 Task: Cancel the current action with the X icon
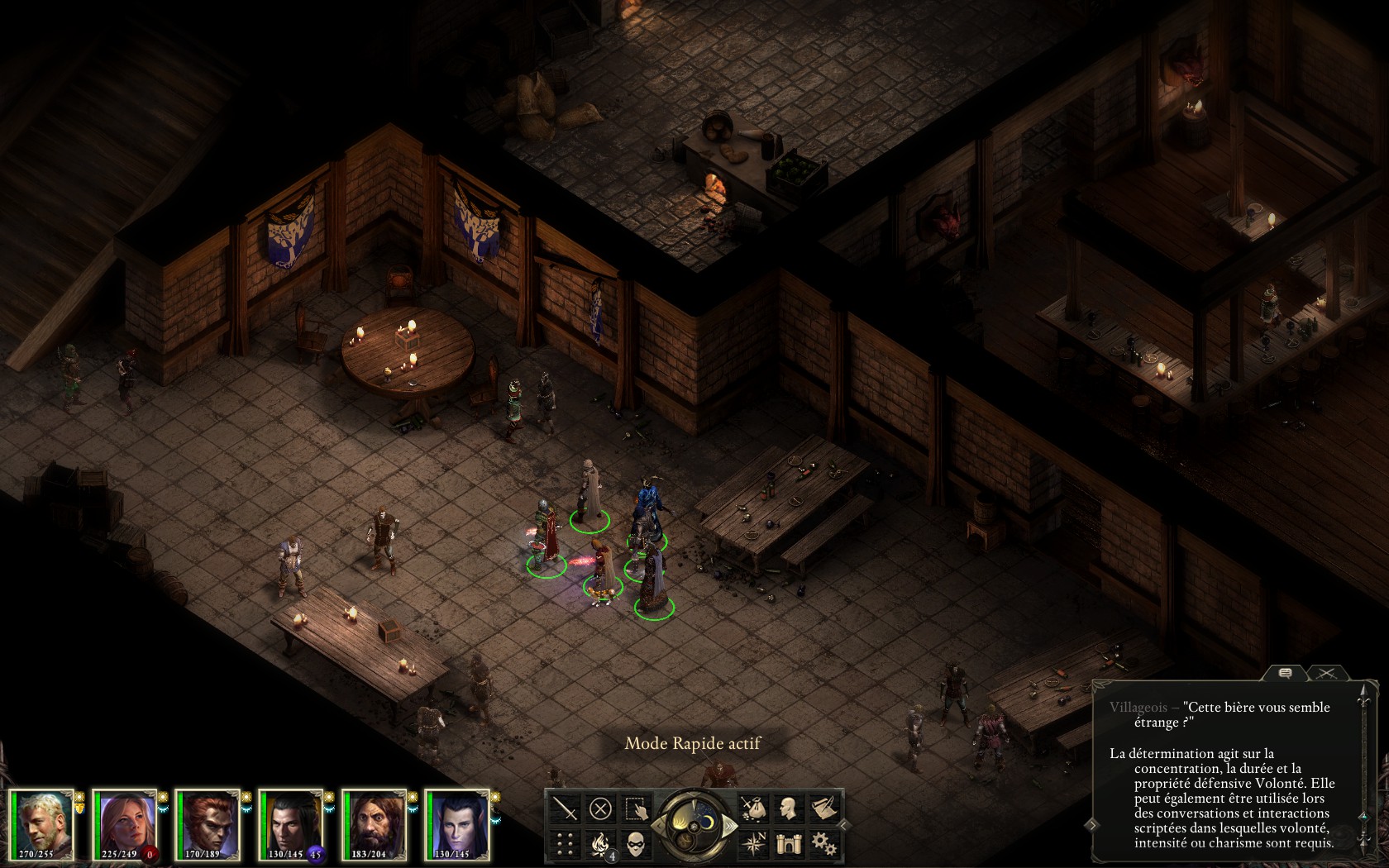(x=601, y=808)
